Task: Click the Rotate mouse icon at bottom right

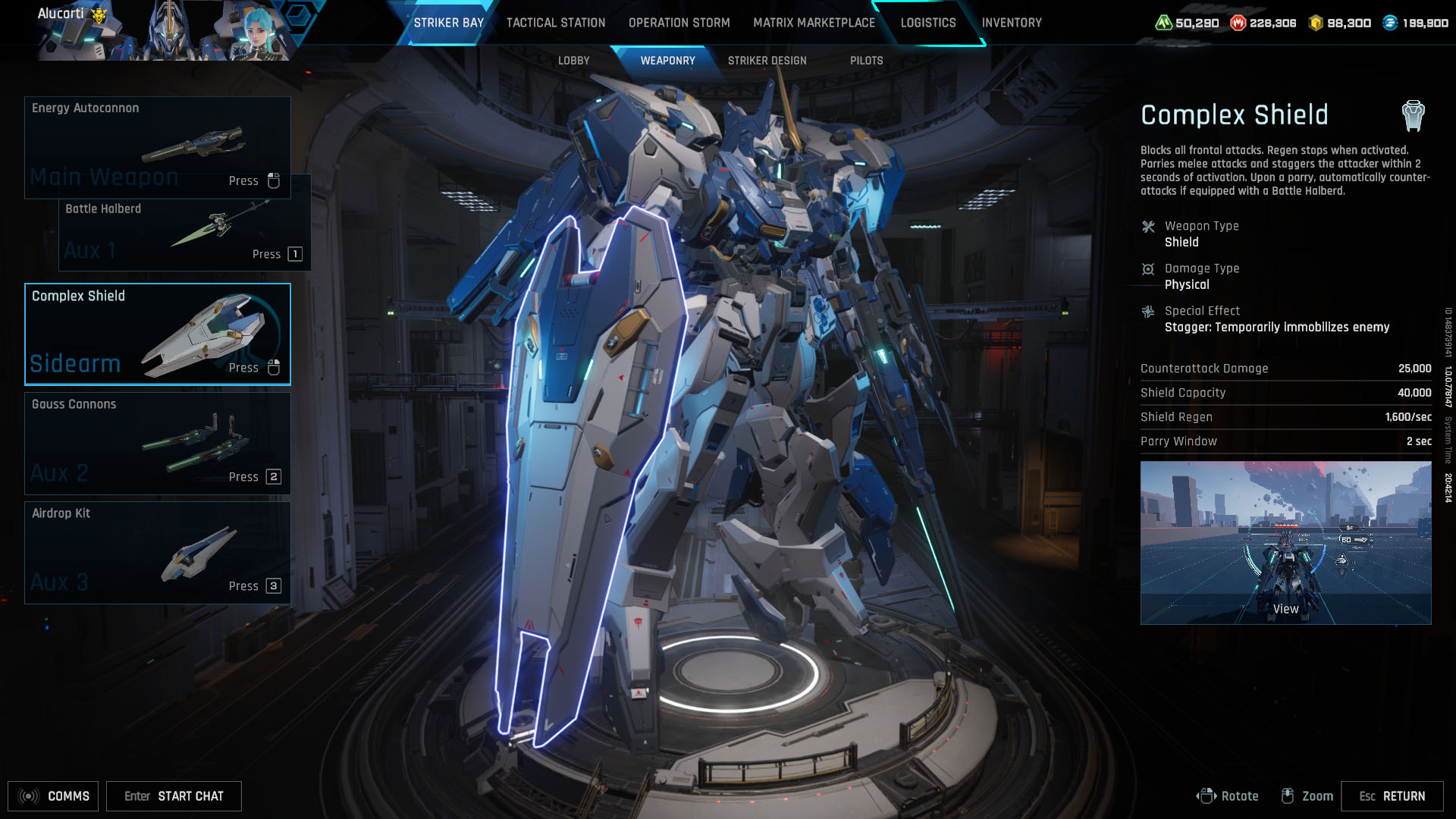Action: [1207, 796]
